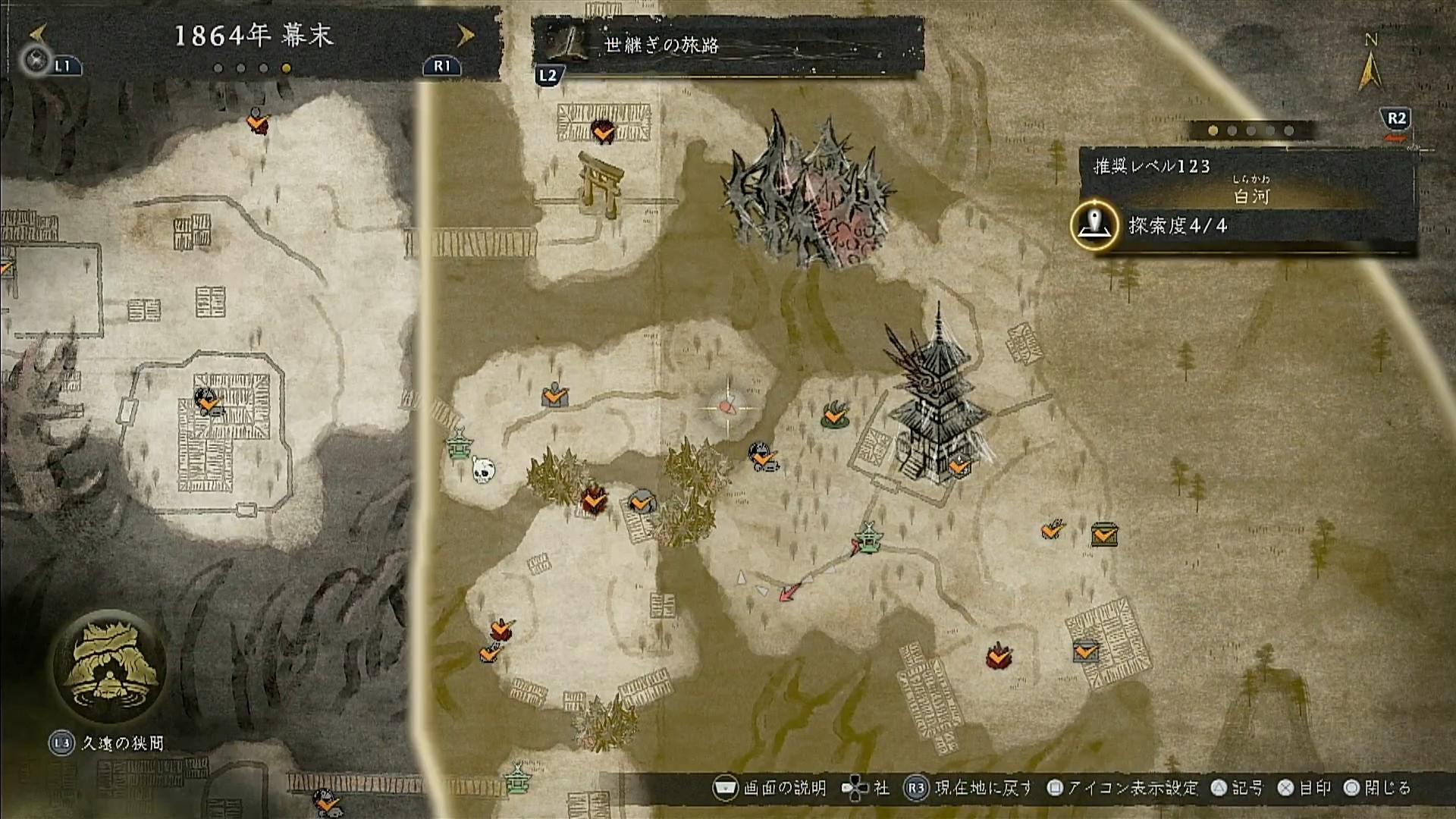This screenshot has height=819, width=1456.
Task: Go to the next era with right arrow
Action: (x=466, y=35)
